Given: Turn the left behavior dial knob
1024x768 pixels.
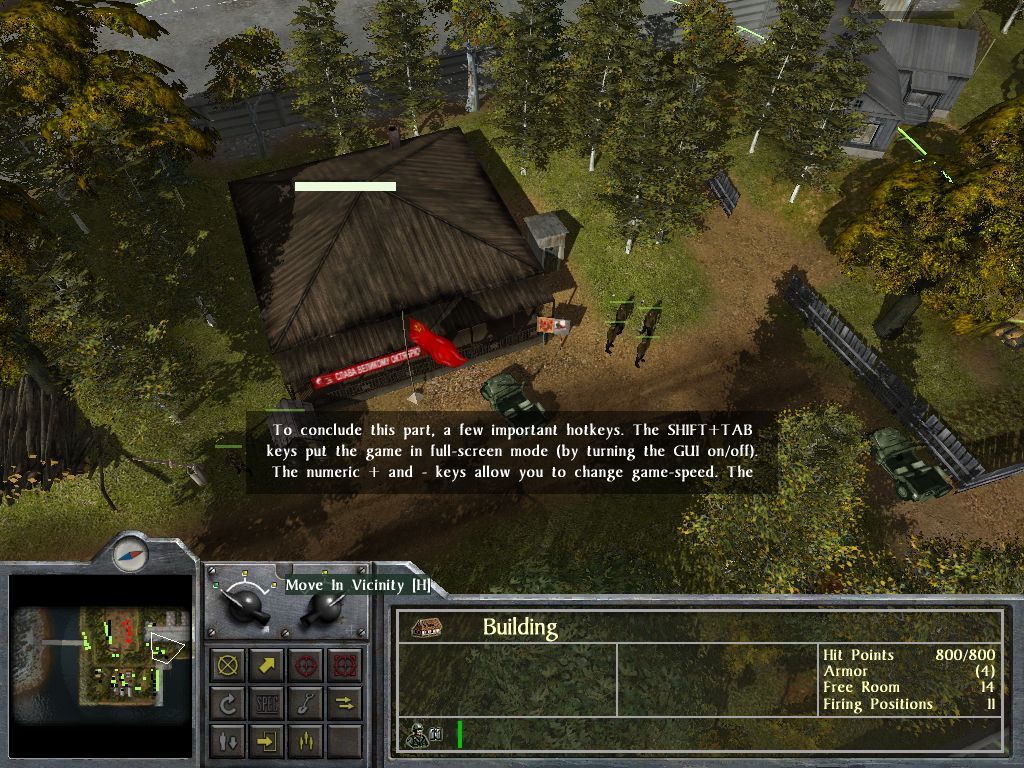Looking at the screenshot, I should click(x=245, y=603).
